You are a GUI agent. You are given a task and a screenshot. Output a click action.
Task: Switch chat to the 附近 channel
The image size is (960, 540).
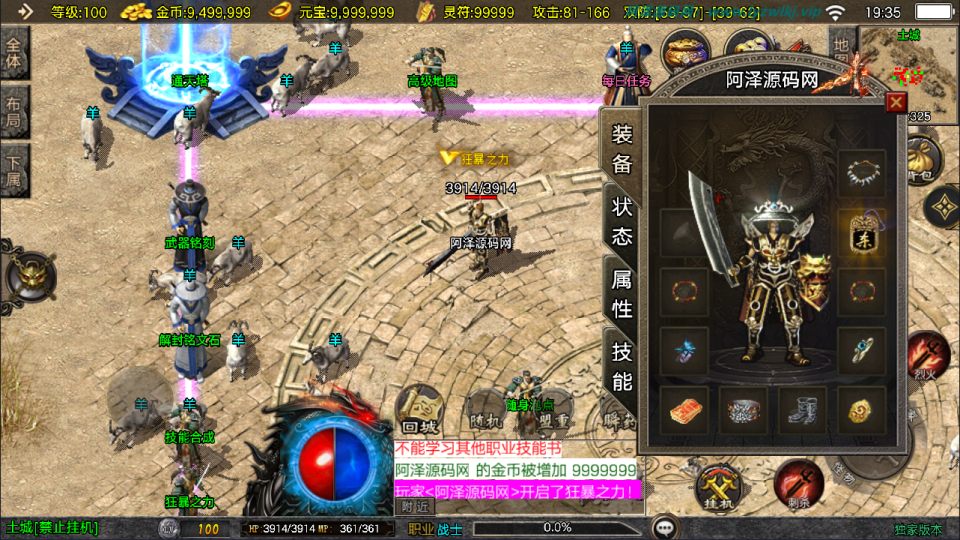point(414,506)
